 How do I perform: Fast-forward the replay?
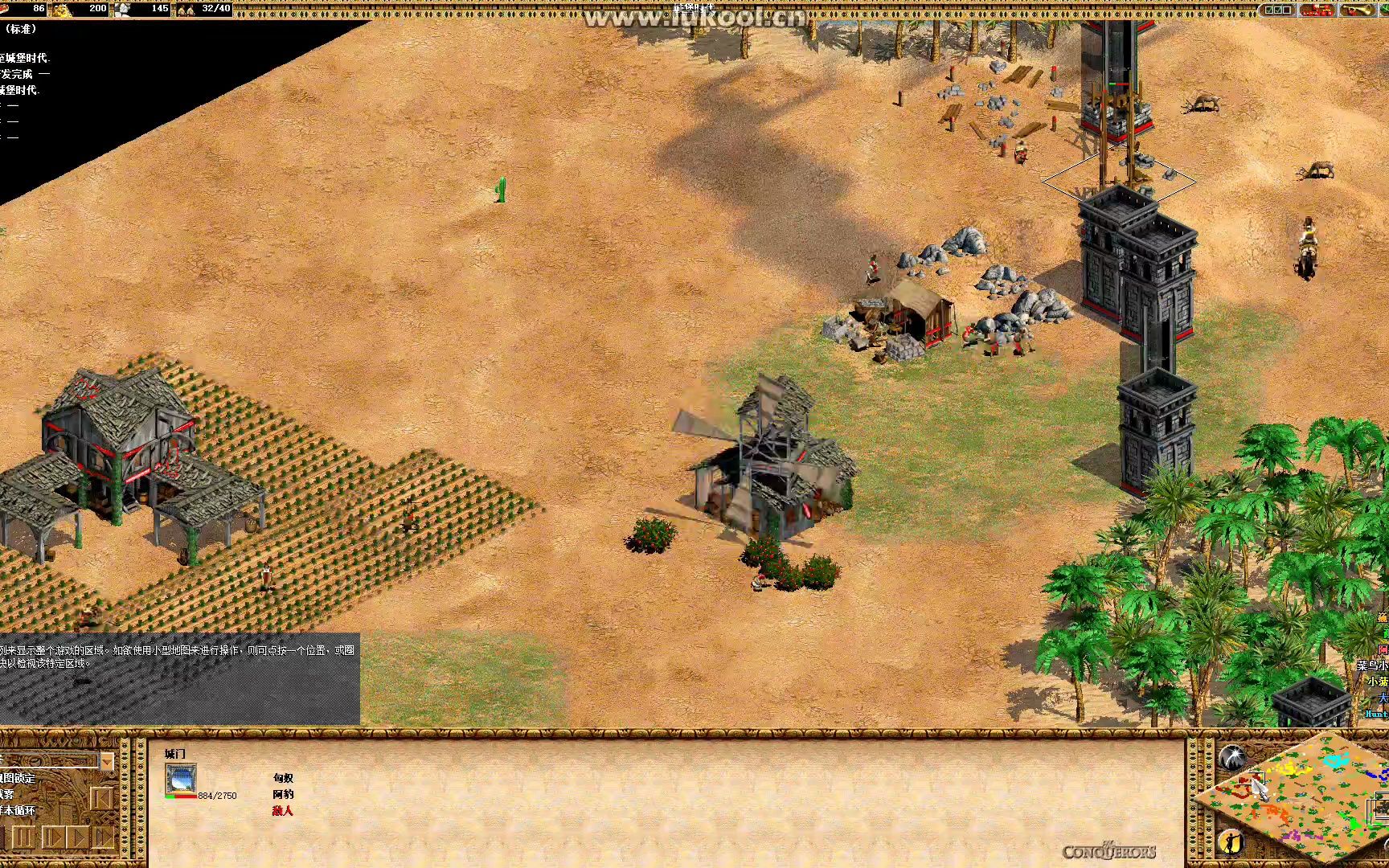coord(104,838)
